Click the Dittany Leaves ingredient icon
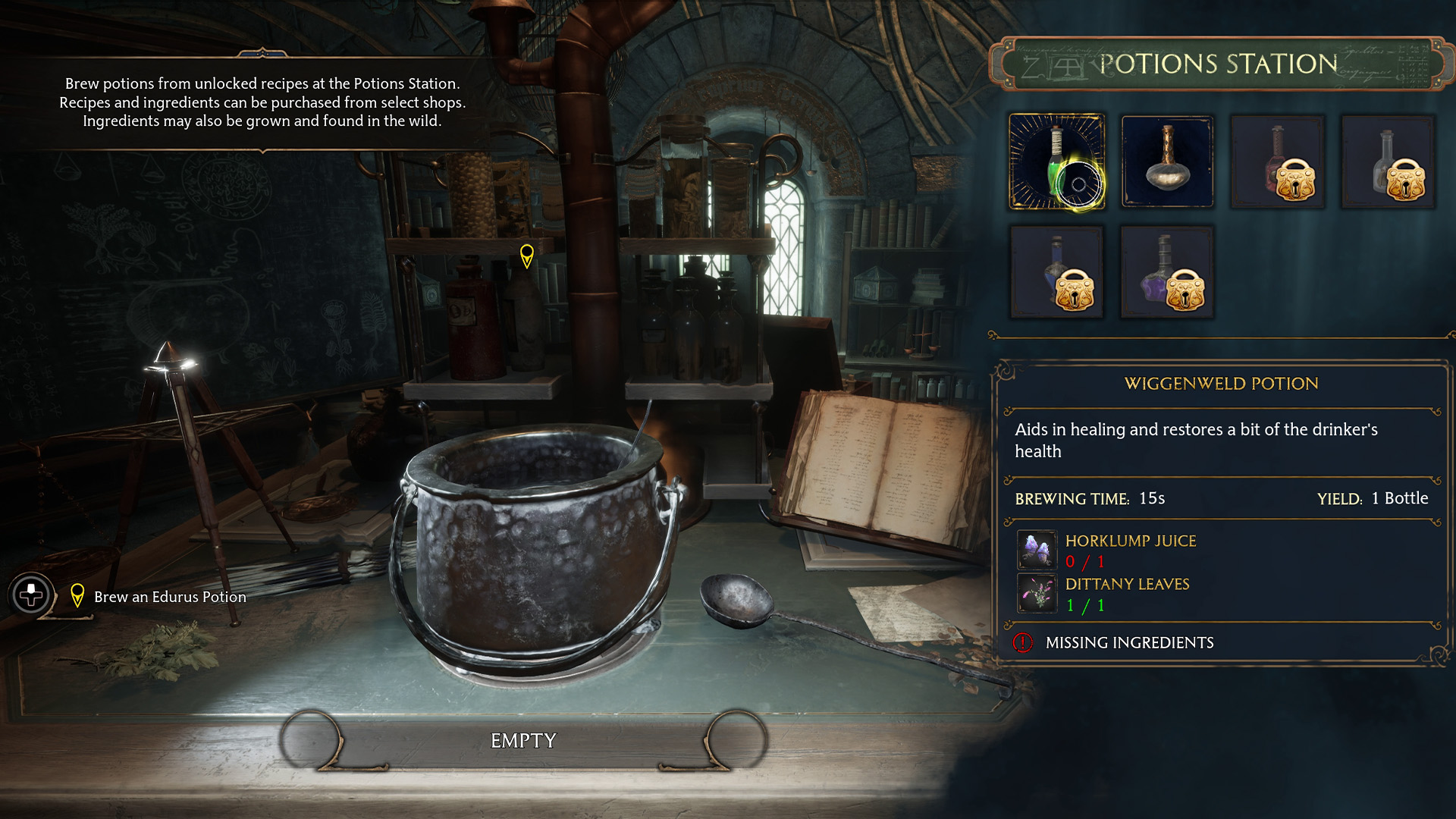The image size is (1456, 819). 1037,593
